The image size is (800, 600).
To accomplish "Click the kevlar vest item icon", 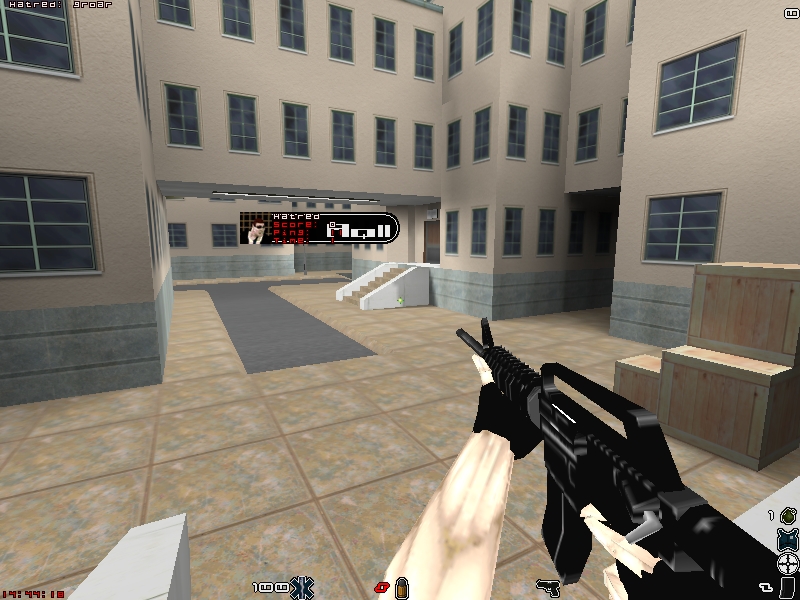I will click(x=788, y=541).
